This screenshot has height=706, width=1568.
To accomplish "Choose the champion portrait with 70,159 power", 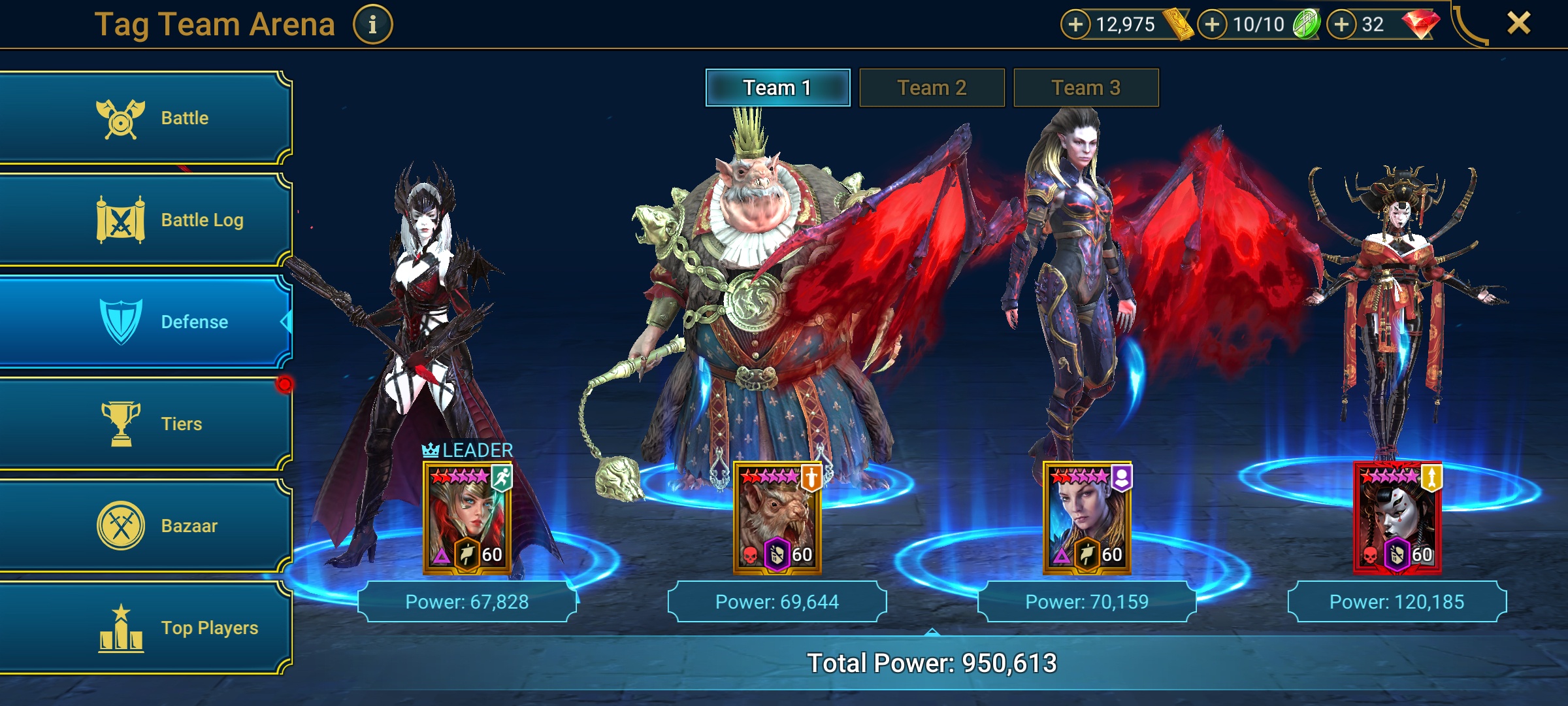I will point(1086,518).
